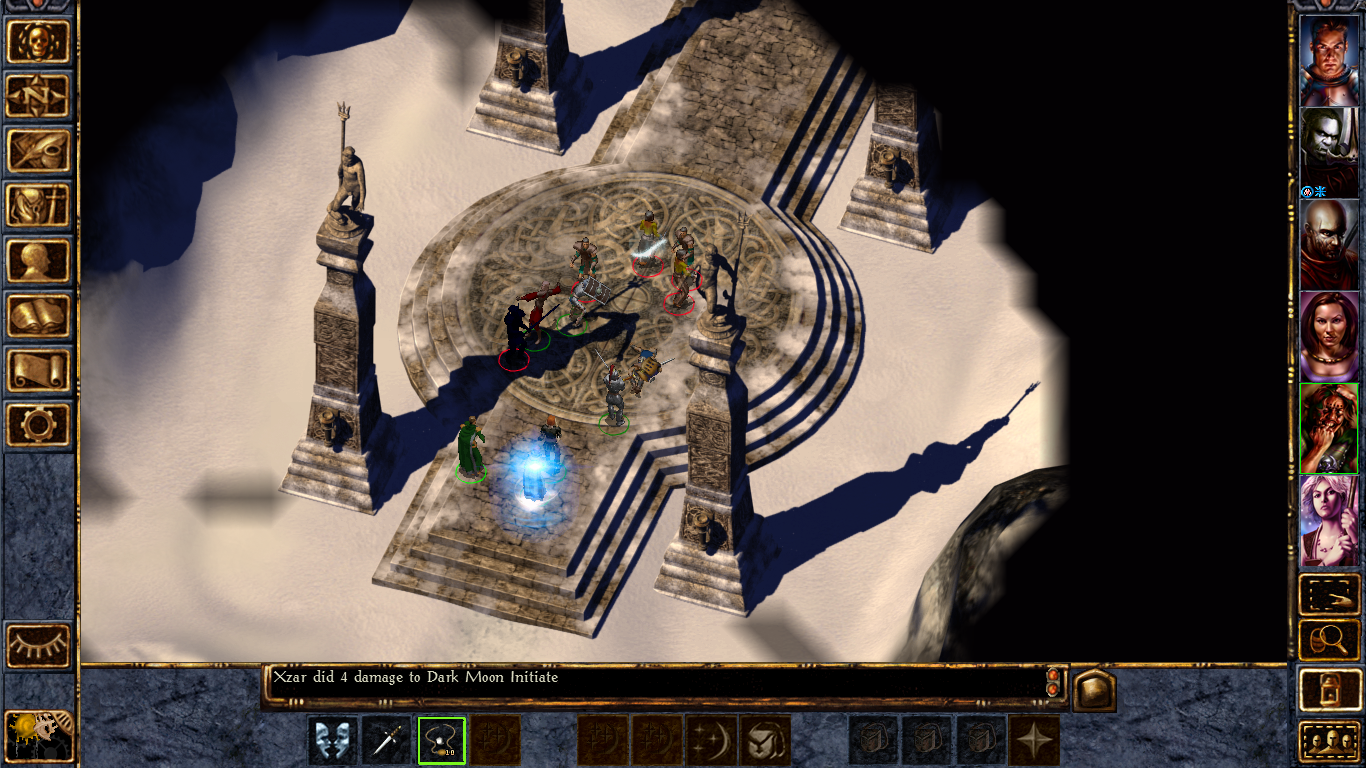Toggle party AI with the lantern button
This screenshot has height=768, width=1366.
point(1329,689)
